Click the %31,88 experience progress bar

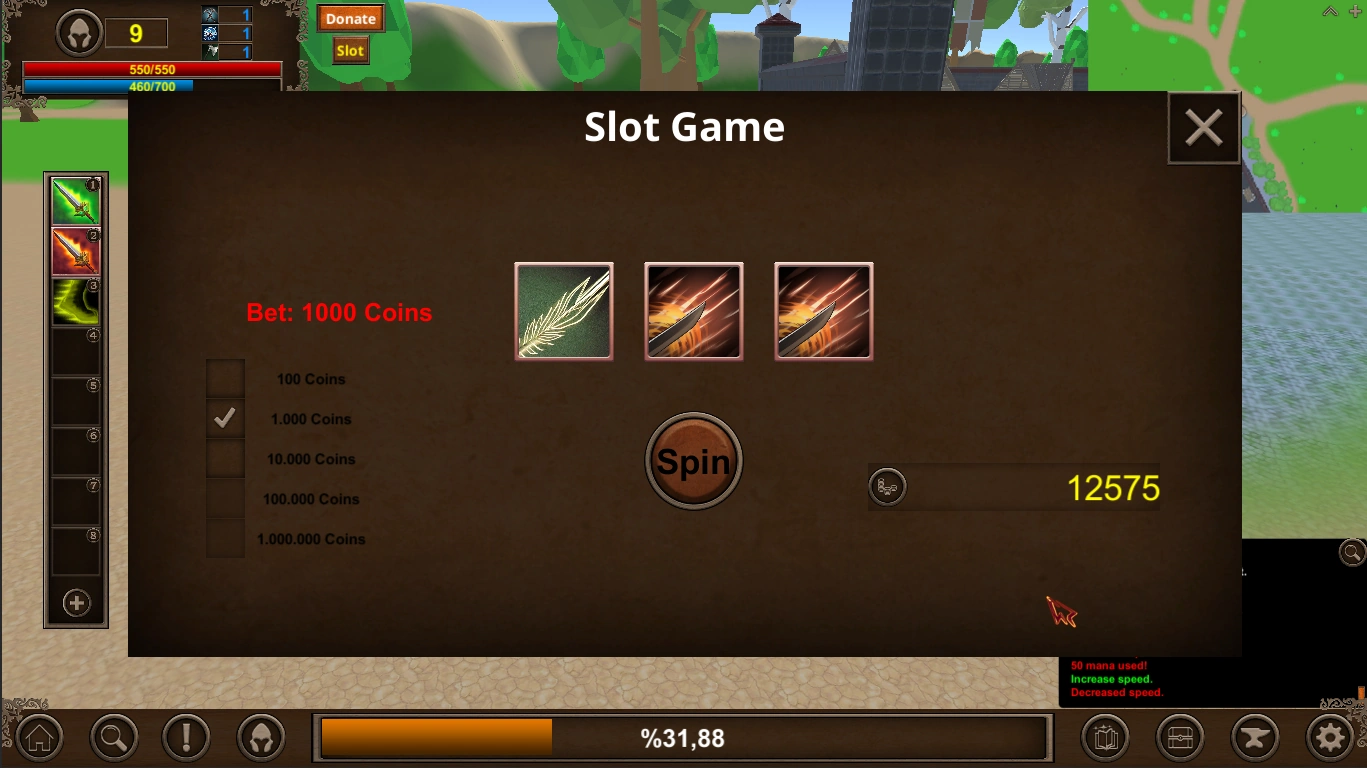[x=683, y=737]
